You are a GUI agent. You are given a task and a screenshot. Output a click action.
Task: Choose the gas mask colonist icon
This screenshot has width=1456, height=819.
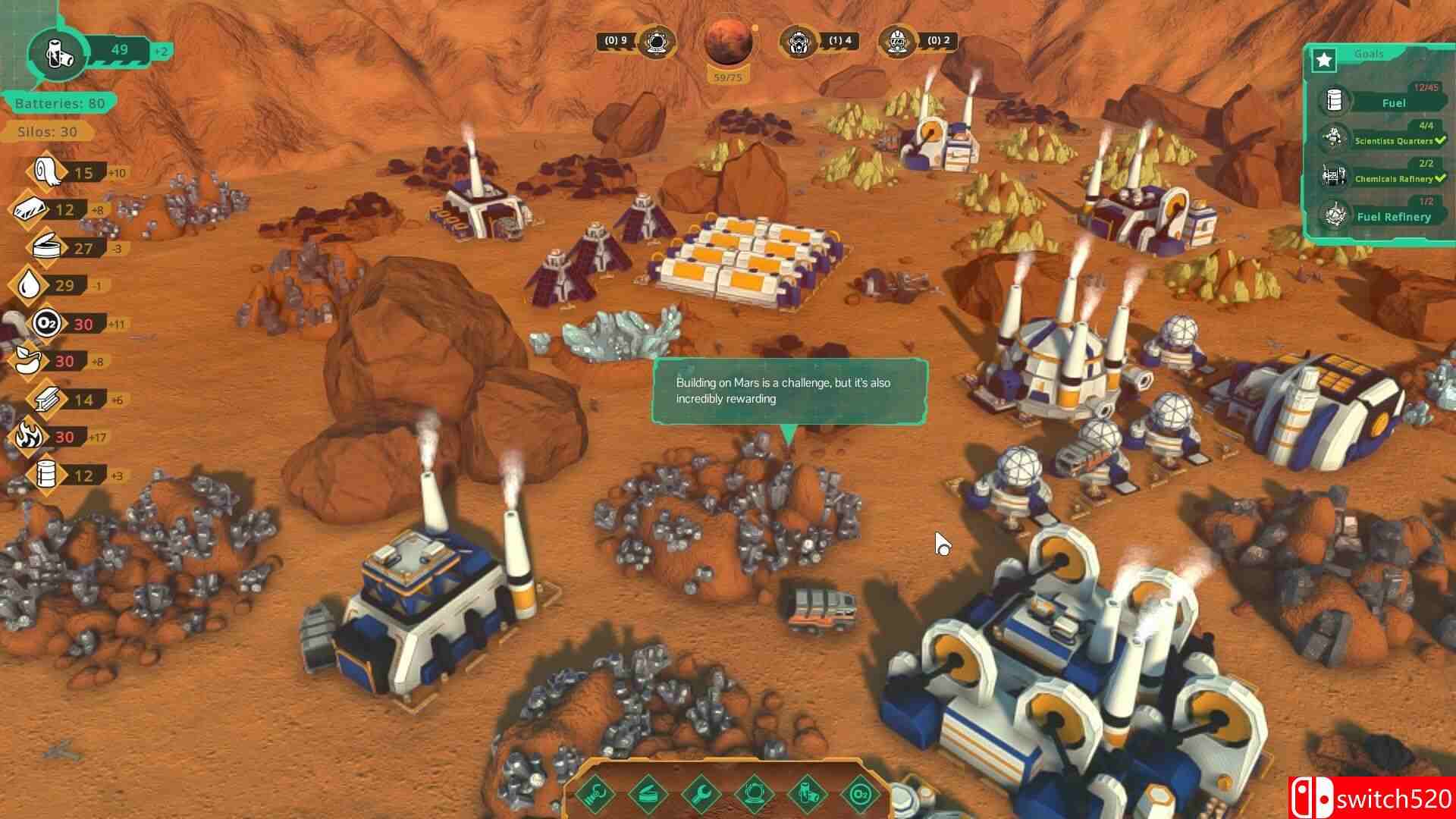pyautogui.click(x=800, y=42)
